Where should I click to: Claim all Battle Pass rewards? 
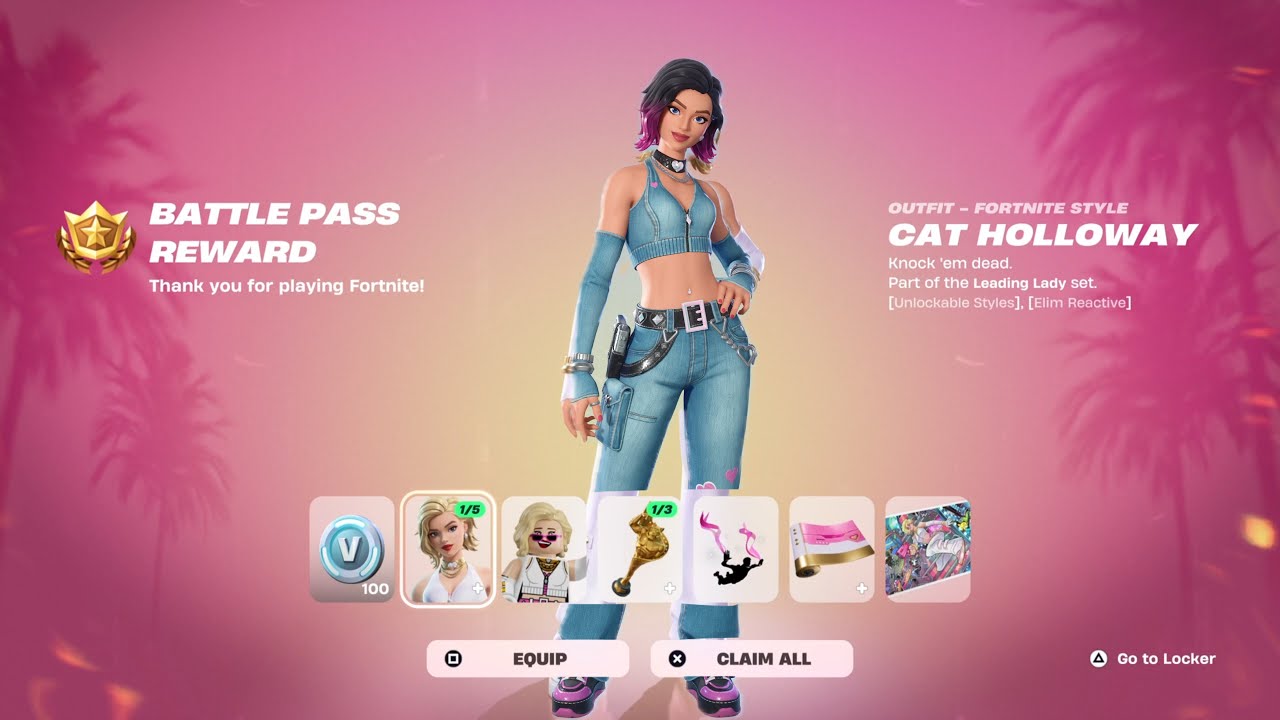click(751, 659)
